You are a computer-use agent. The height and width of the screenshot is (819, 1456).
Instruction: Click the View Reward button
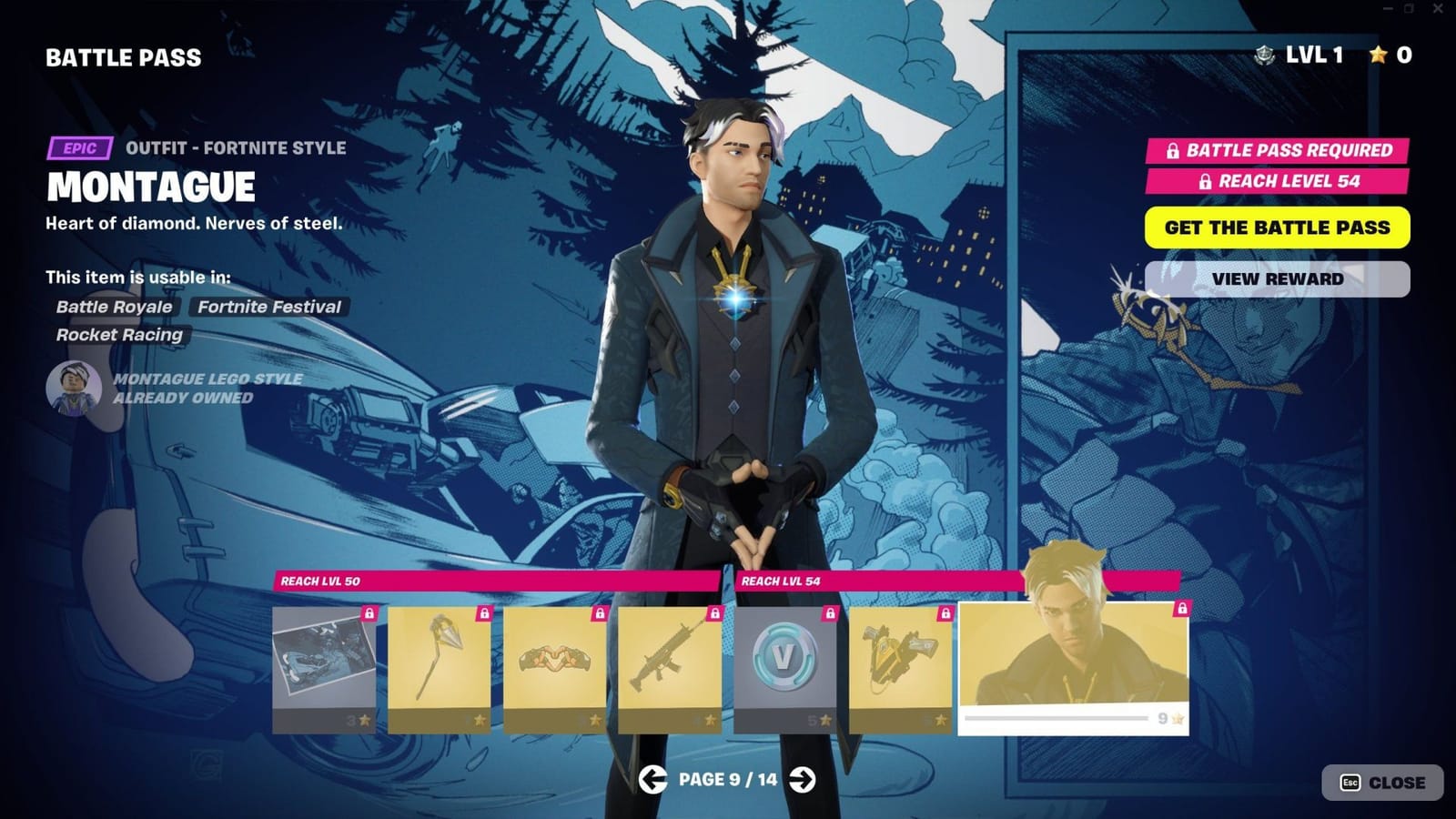1278,279
